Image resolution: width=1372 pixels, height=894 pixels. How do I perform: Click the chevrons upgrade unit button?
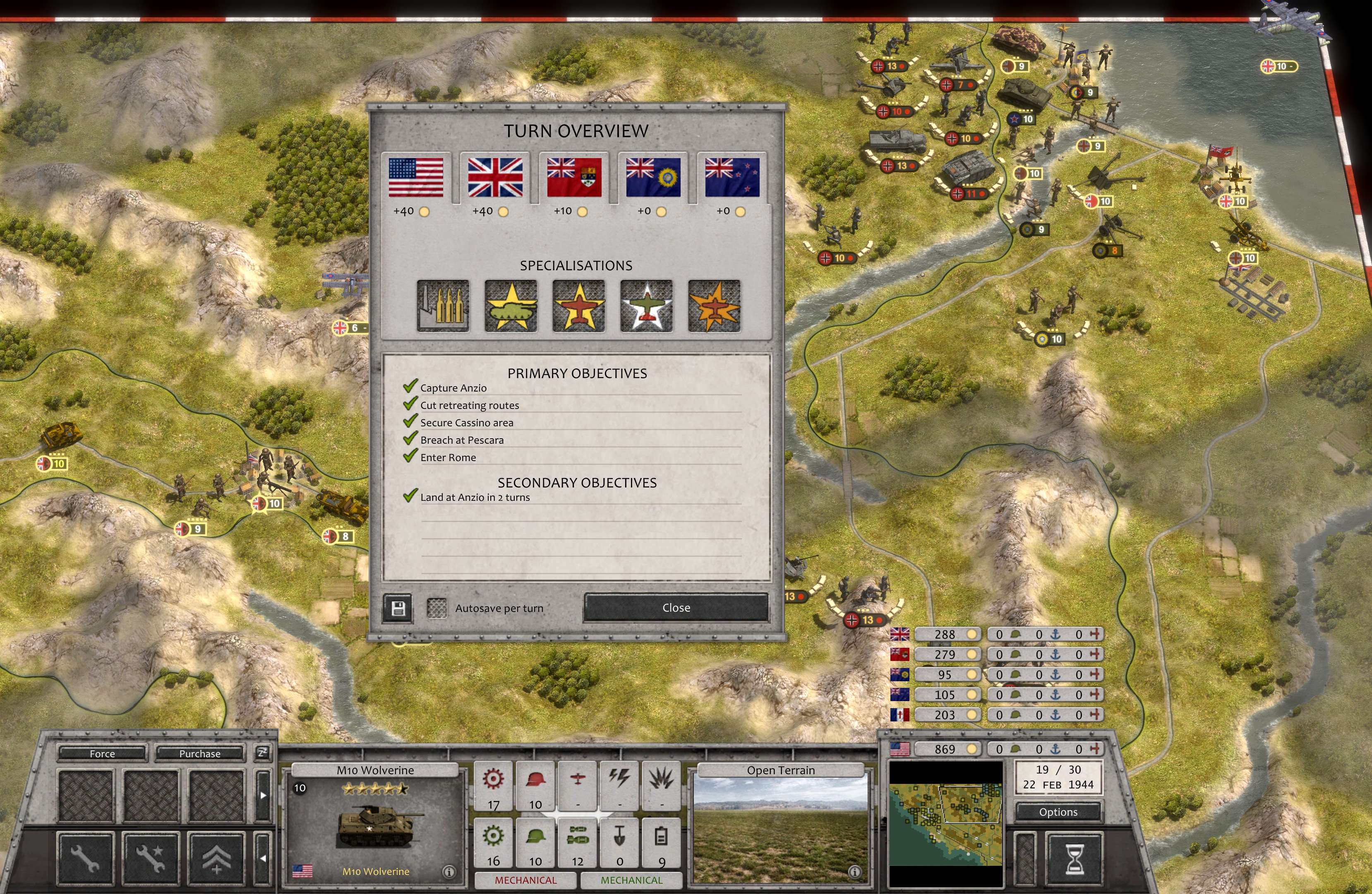pos(216,859)
